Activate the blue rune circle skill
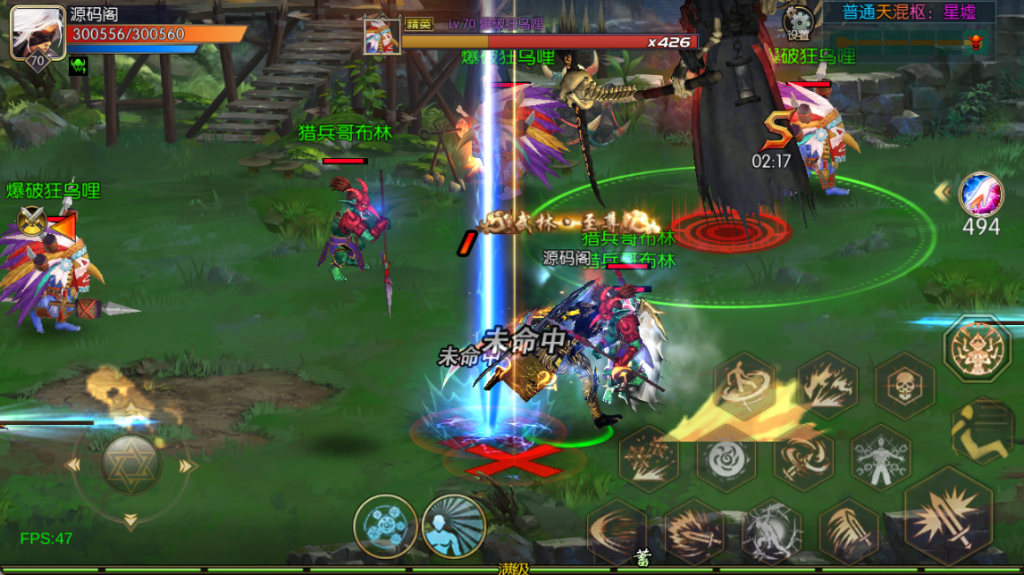Screen dimensions: 1024x575 pos(385,525)
